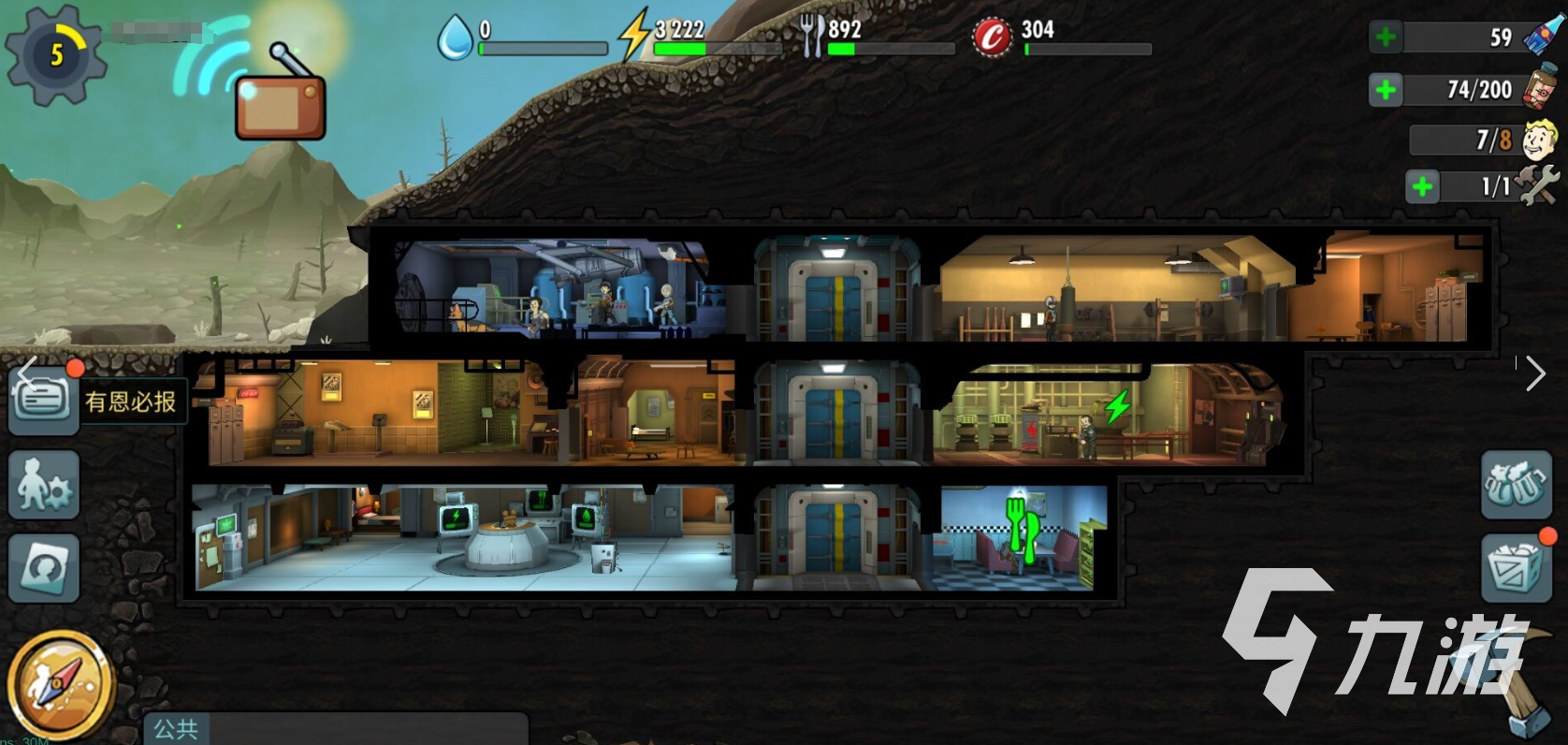The image size is (1568, 745).
Task: Open the dweller management gear icon
Action: point(43,485)
